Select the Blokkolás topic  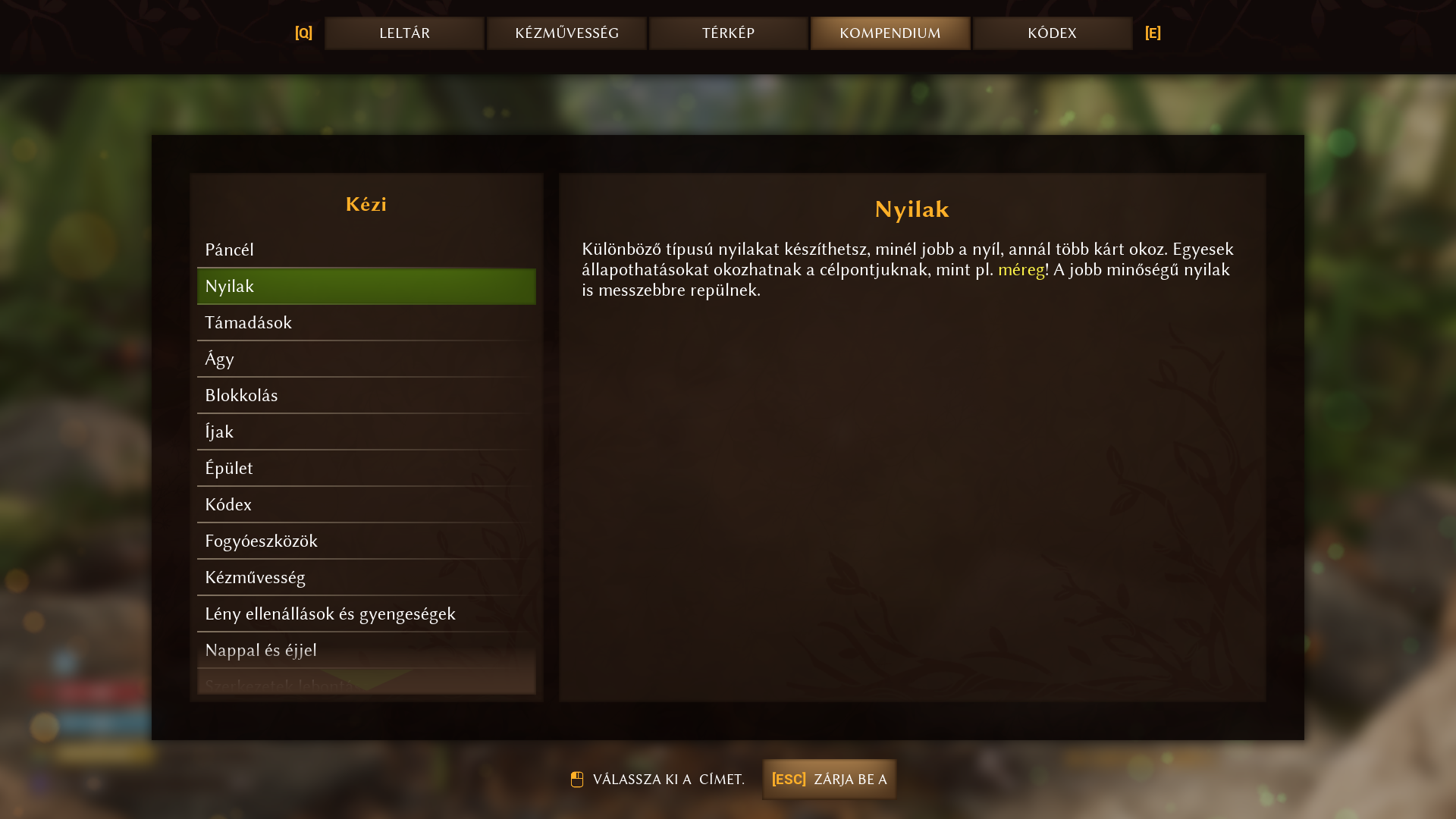click(366, 395)
